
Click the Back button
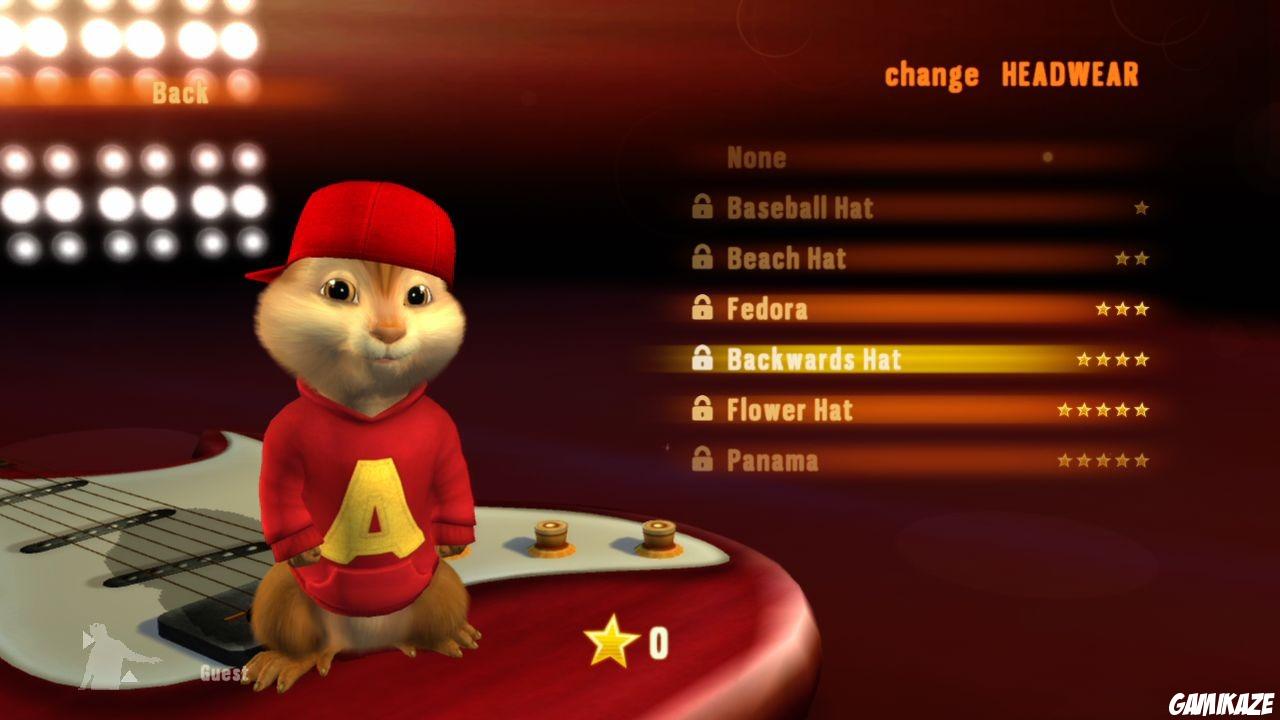pyautogui.click(x=179, y=93)
